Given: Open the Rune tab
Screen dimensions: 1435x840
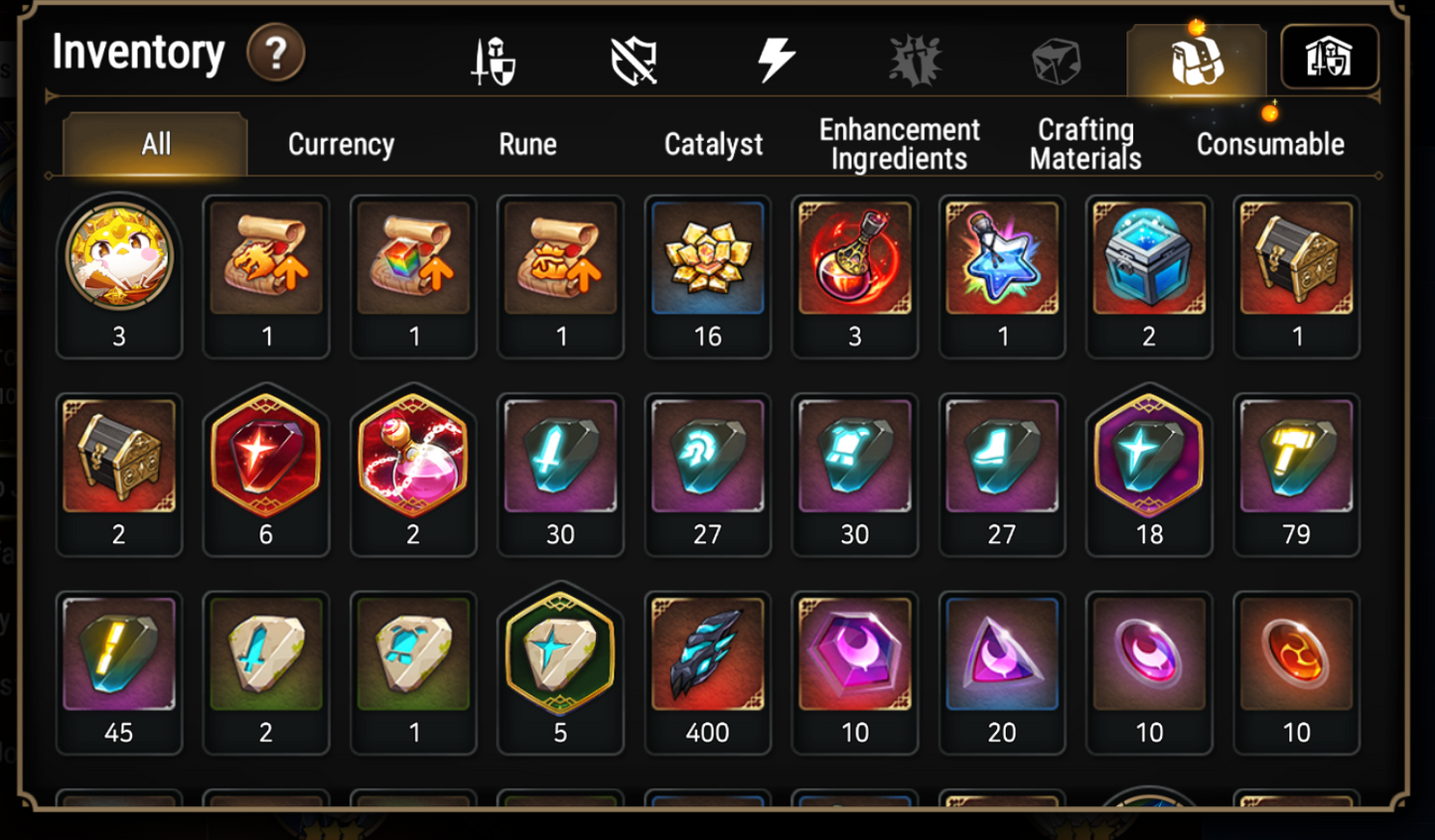Looking at the screenshot, I should coord(527,144).
